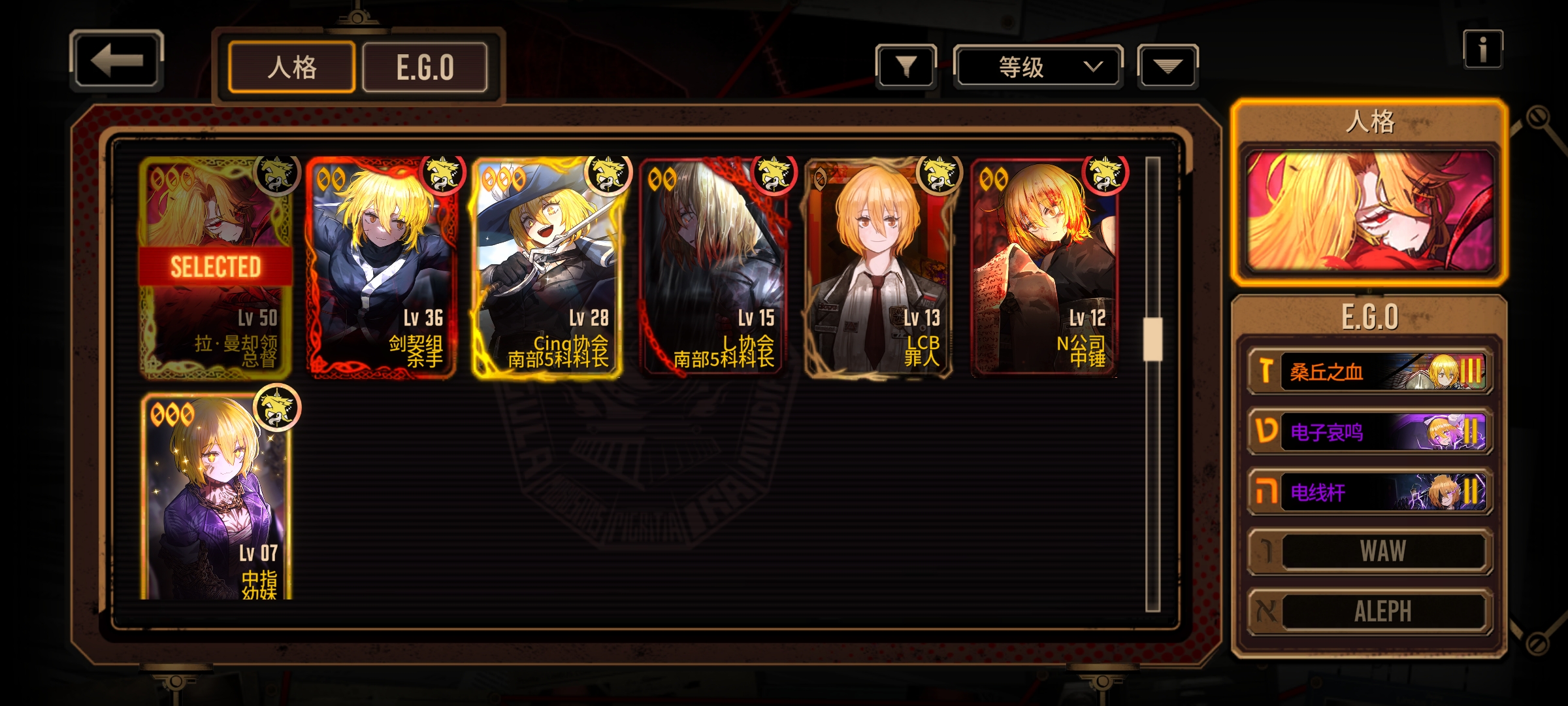Choose the Lv 13 LCB罪人 card
The height and width of the screenshot is (706, 1568).
[879, 268]
